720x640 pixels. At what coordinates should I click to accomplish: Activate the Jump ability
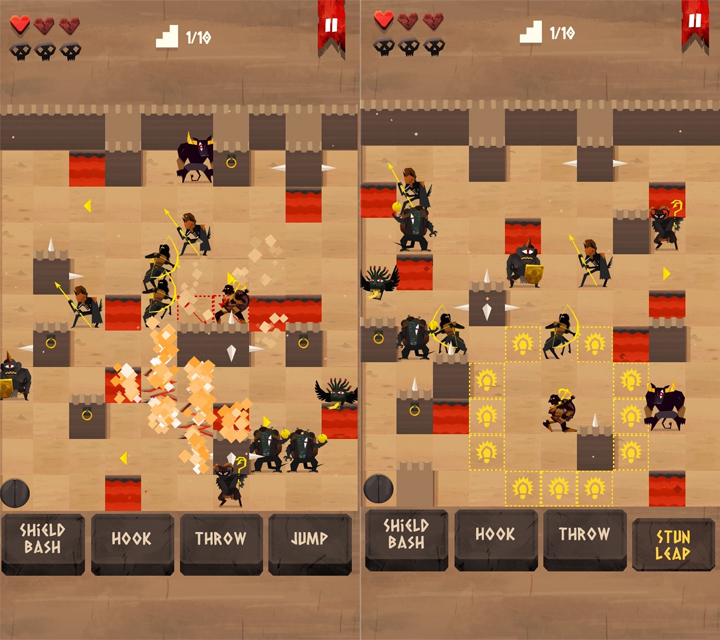tap(309, 541)
